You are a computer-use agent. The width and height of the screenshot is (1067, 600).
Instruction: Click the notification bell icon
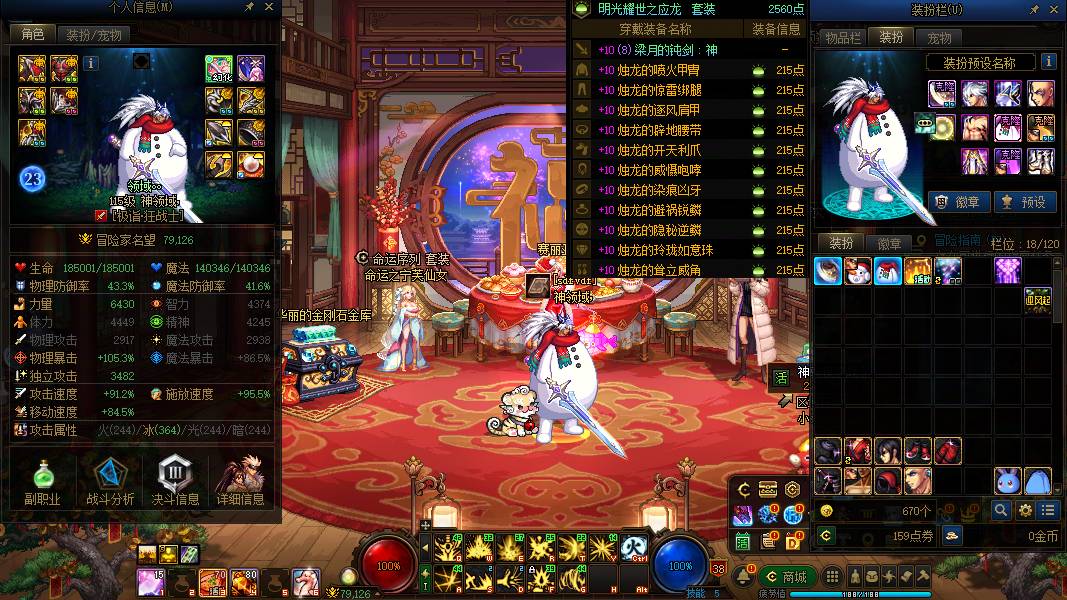pos(744,577)
